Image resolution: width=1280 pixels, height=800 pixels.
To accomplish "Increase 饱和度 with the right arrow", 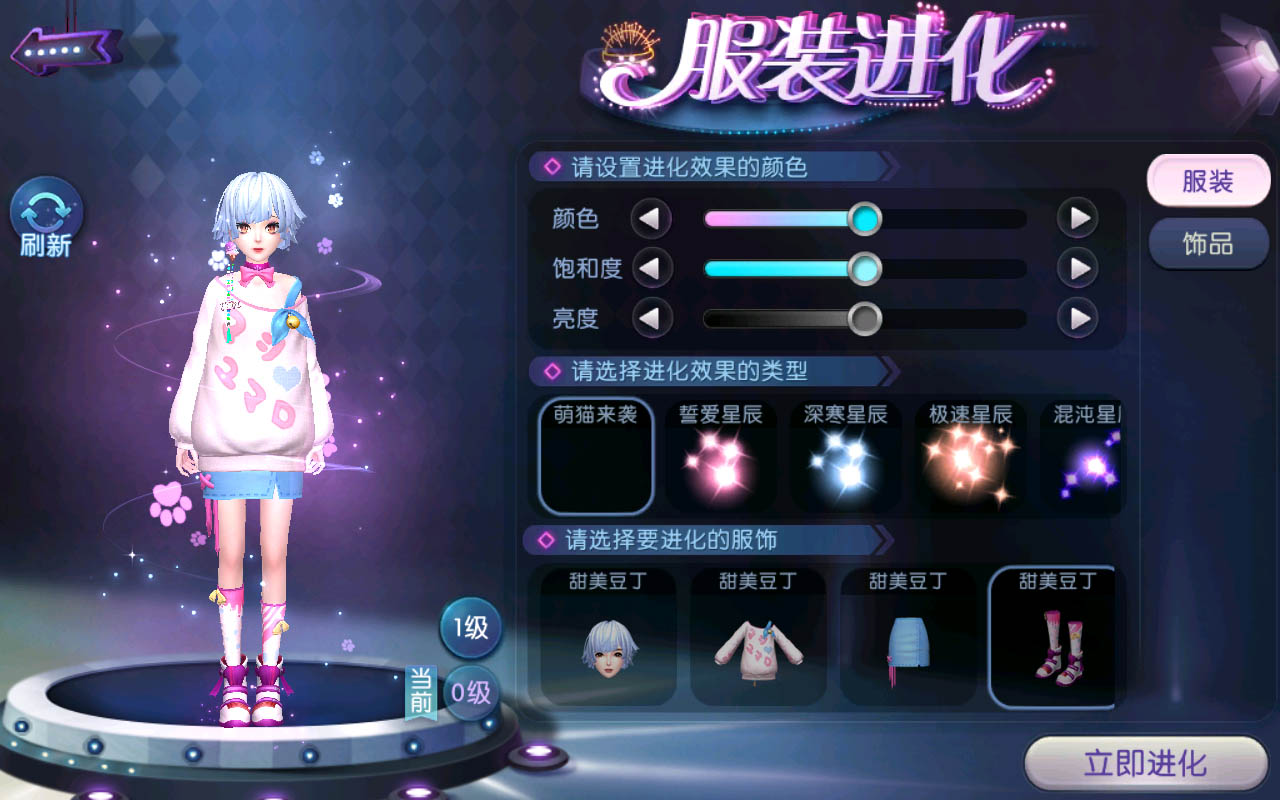I will 1079,268.
